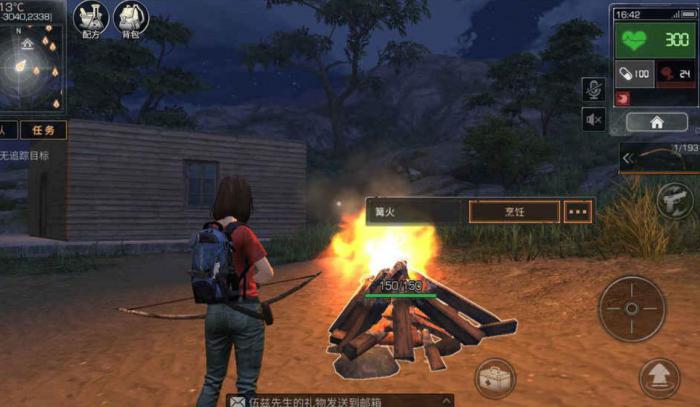This screenshot has height=407, width=700.
Task: Select 烹饪 to cook at the campfire
Action: click(513, 211)
